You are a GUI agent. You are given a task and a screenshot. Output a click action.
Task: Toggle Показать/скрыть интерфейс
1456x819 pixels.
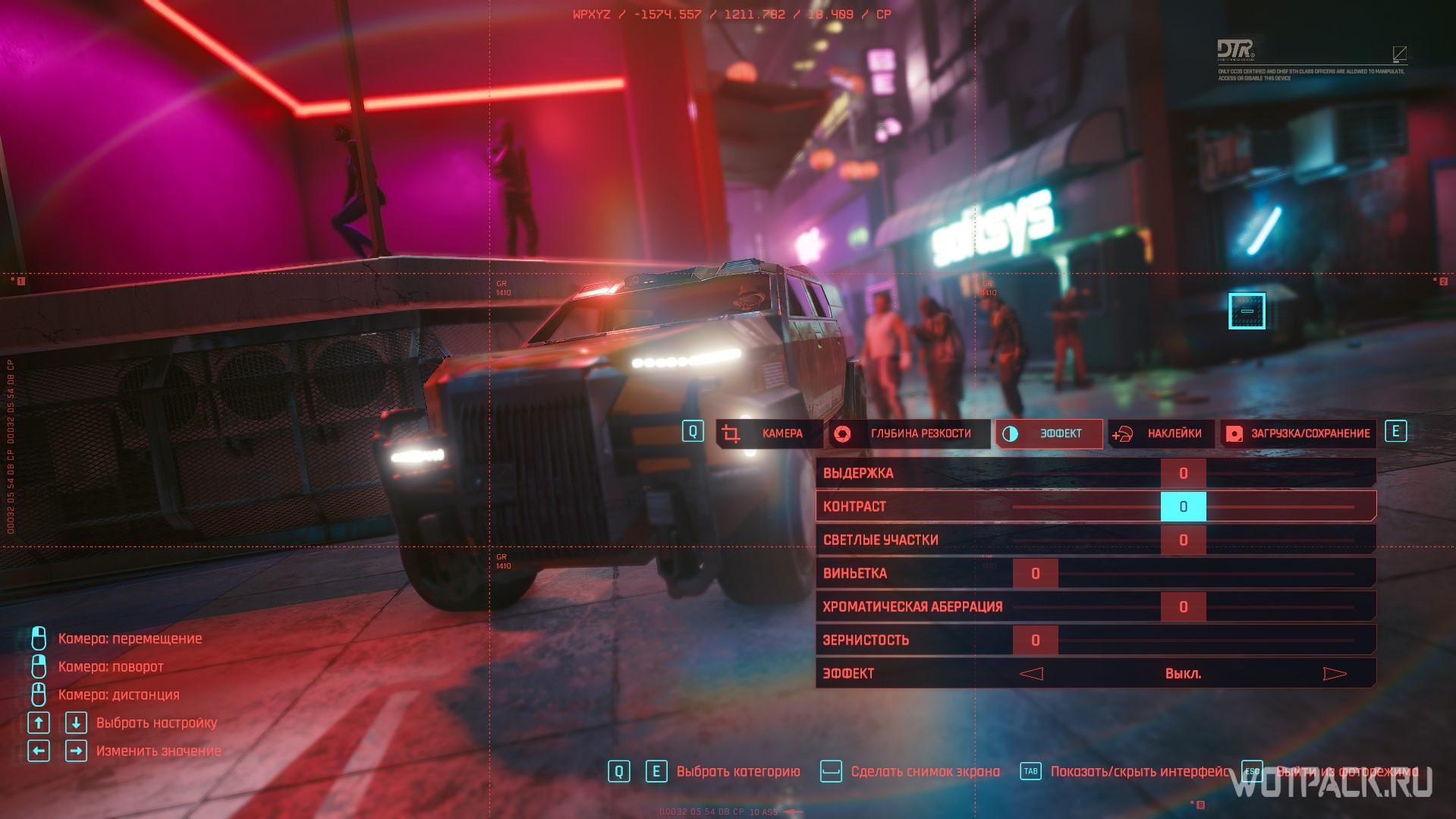click(x=1138, y=771)
